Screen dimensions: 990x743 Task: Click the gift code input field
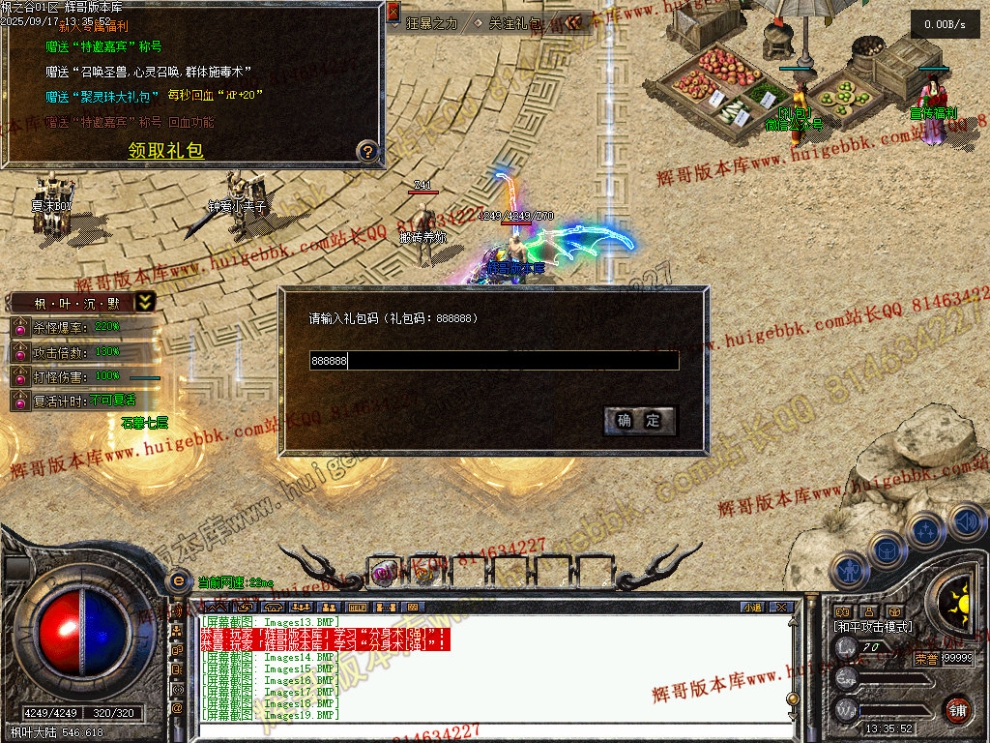494,361
